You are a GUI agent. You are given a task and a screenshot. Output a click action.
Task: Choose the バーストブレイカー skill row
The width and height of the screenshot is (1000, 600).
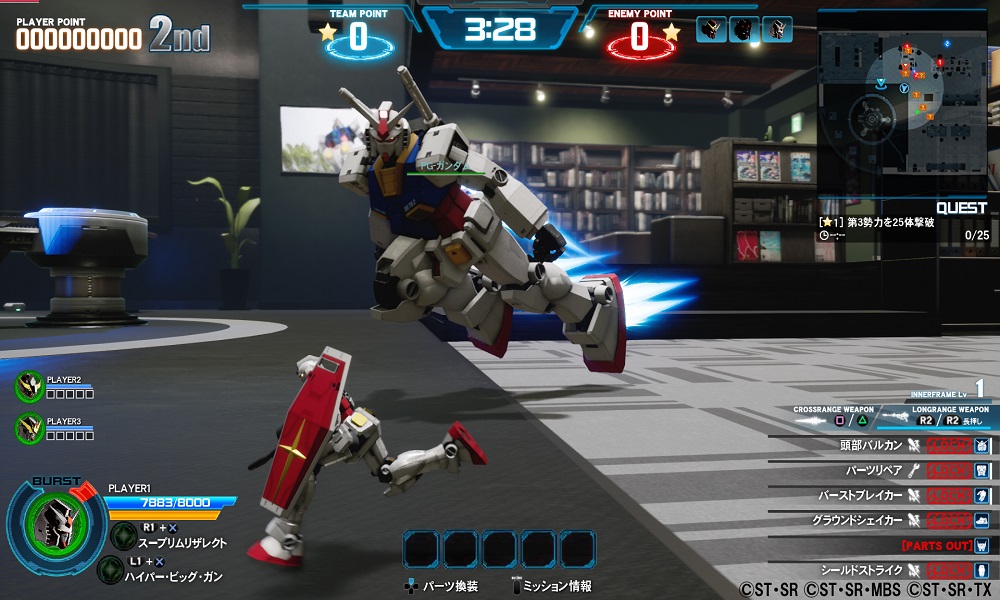point(880,495)
